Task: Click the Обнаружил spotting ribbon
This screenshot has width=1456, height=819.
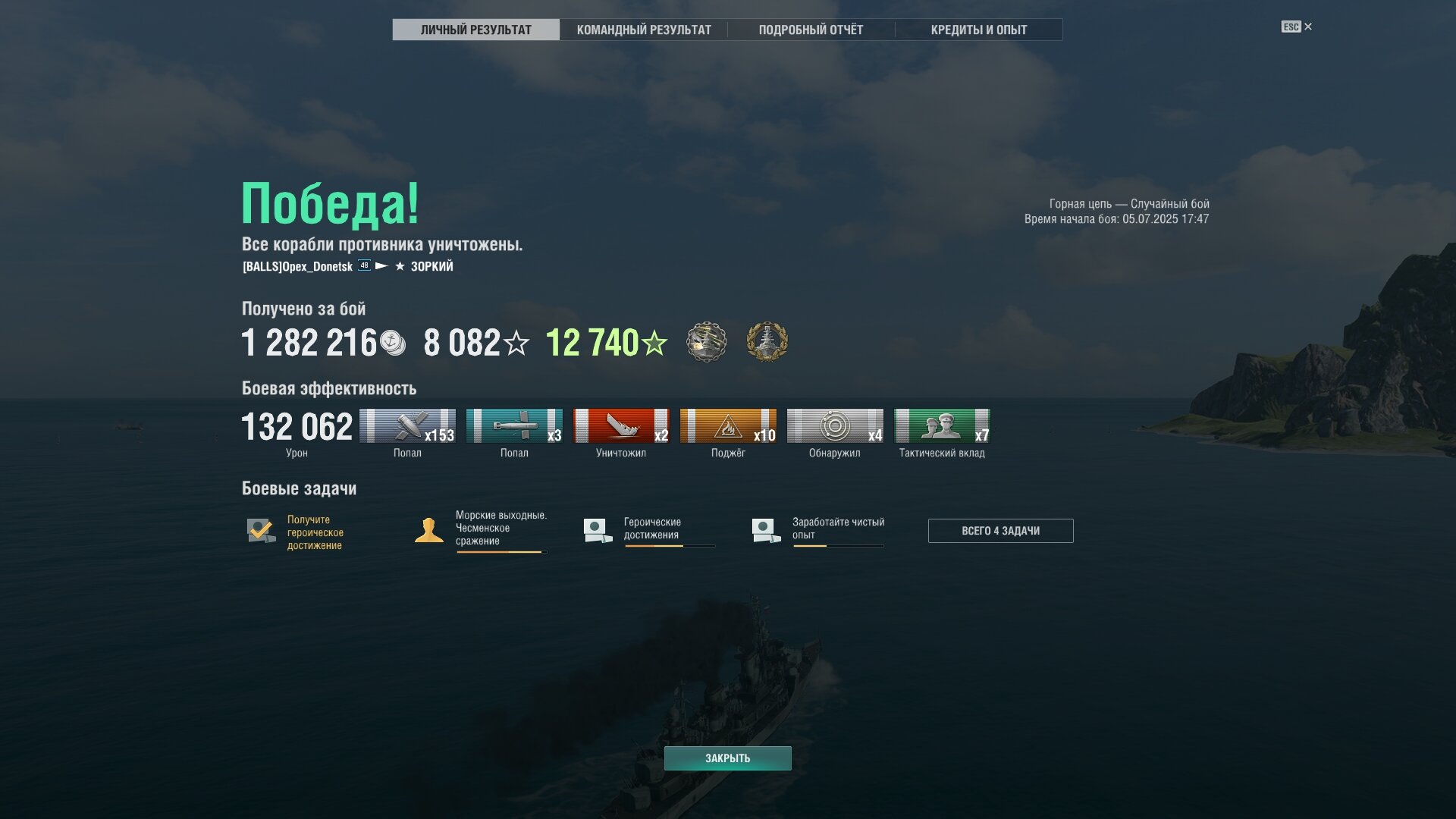Action: [x=835, y=426]
